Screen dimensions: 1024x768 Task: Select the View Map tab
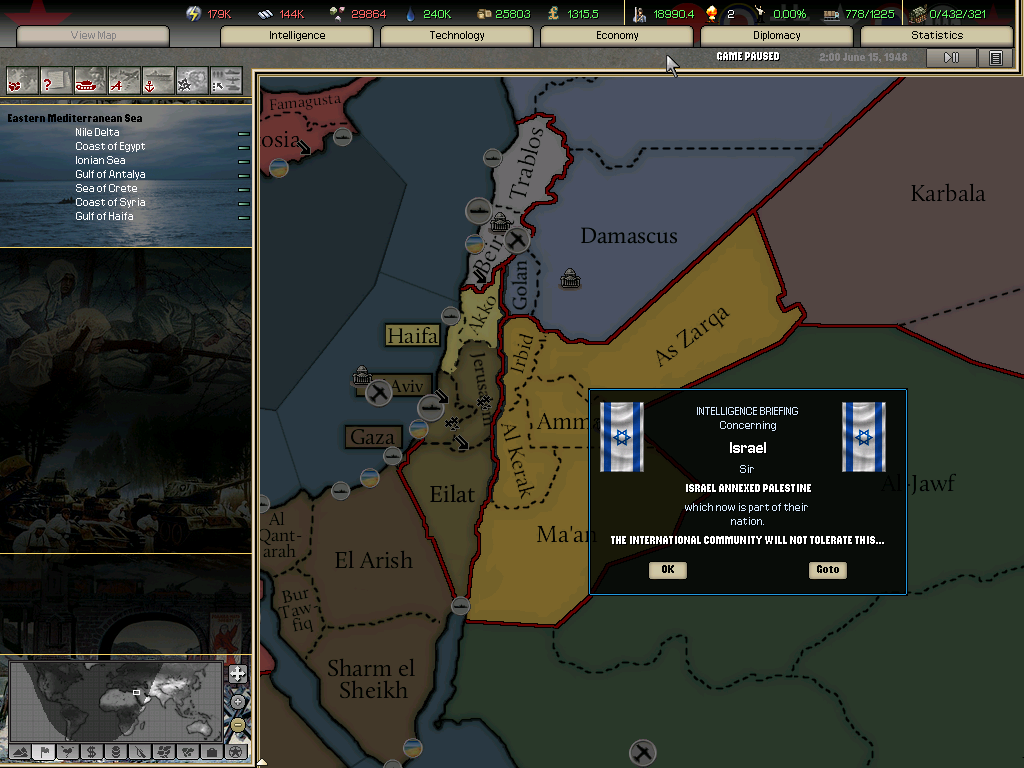[94, 36]
